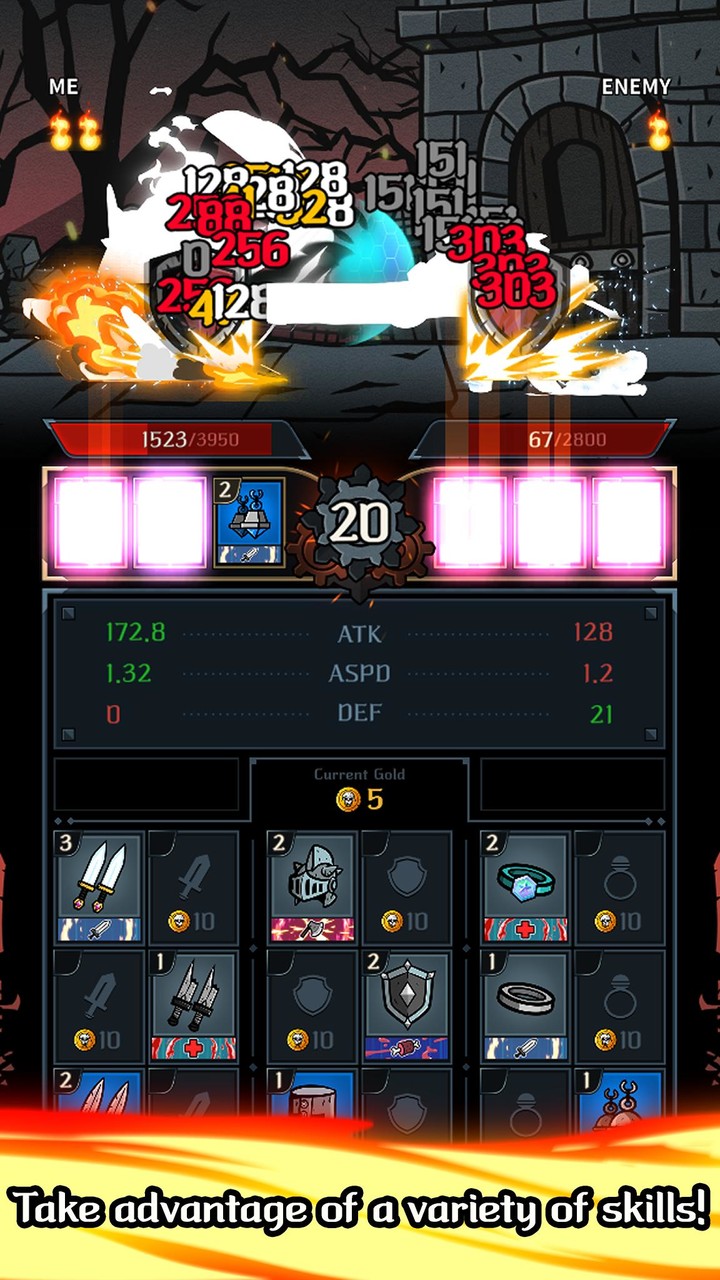Tap the blue equipped skill card
The image size is (720, 1280).
click(x=249, y=523)
